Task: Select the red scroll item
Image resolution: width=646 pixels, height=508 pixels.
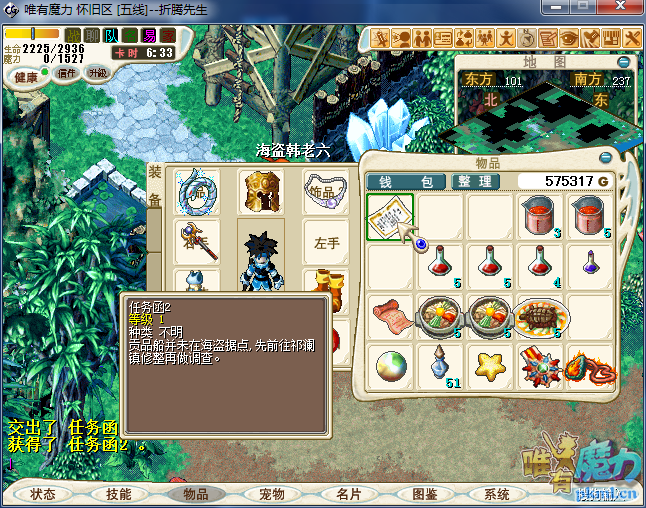Action: click(x=391, y=315)
